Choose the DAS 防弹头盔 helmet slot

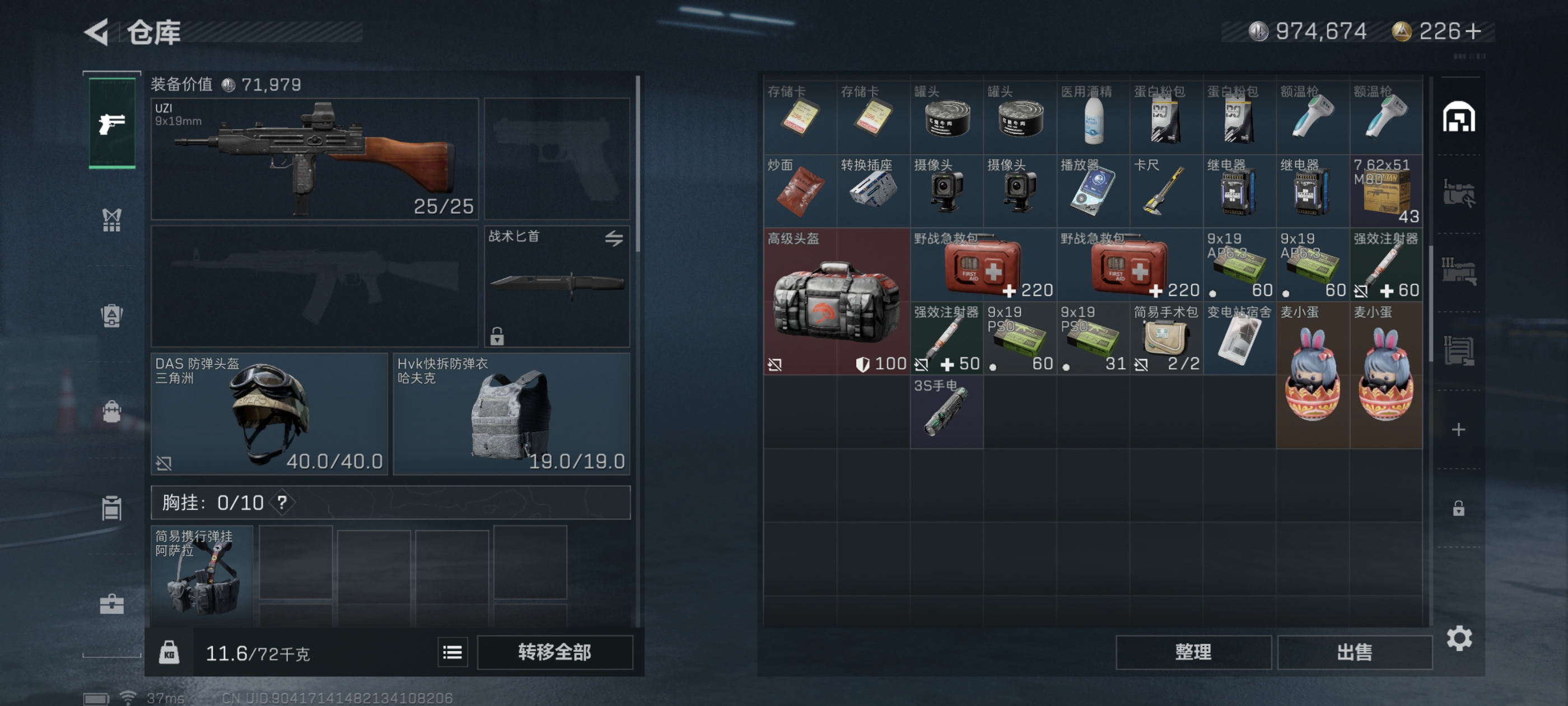[x=269, y=414]
